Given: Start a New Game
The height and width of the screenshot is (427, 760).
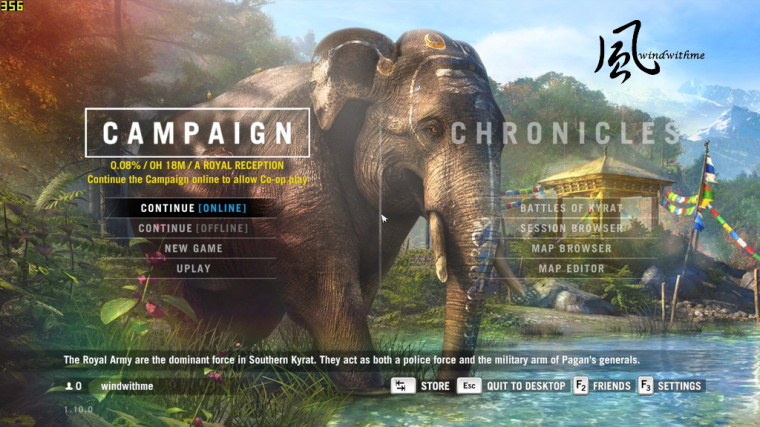Looking at the screenshot, I should point(194,248).
